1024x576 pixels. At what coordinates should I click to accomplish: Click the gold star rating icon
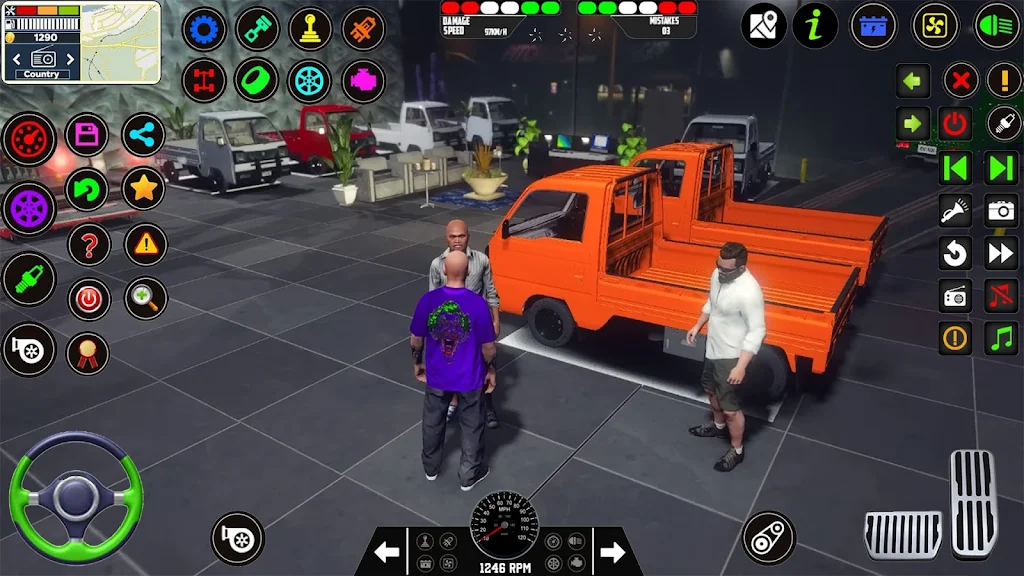pos(143,188)
